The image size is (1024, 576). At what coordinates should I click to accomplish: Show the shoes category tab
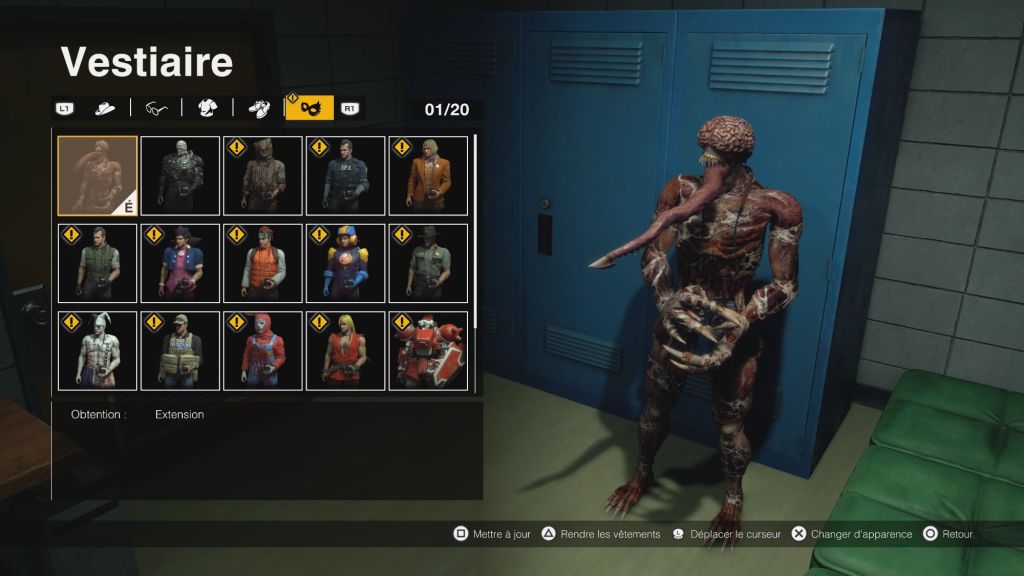pos(258,108)
